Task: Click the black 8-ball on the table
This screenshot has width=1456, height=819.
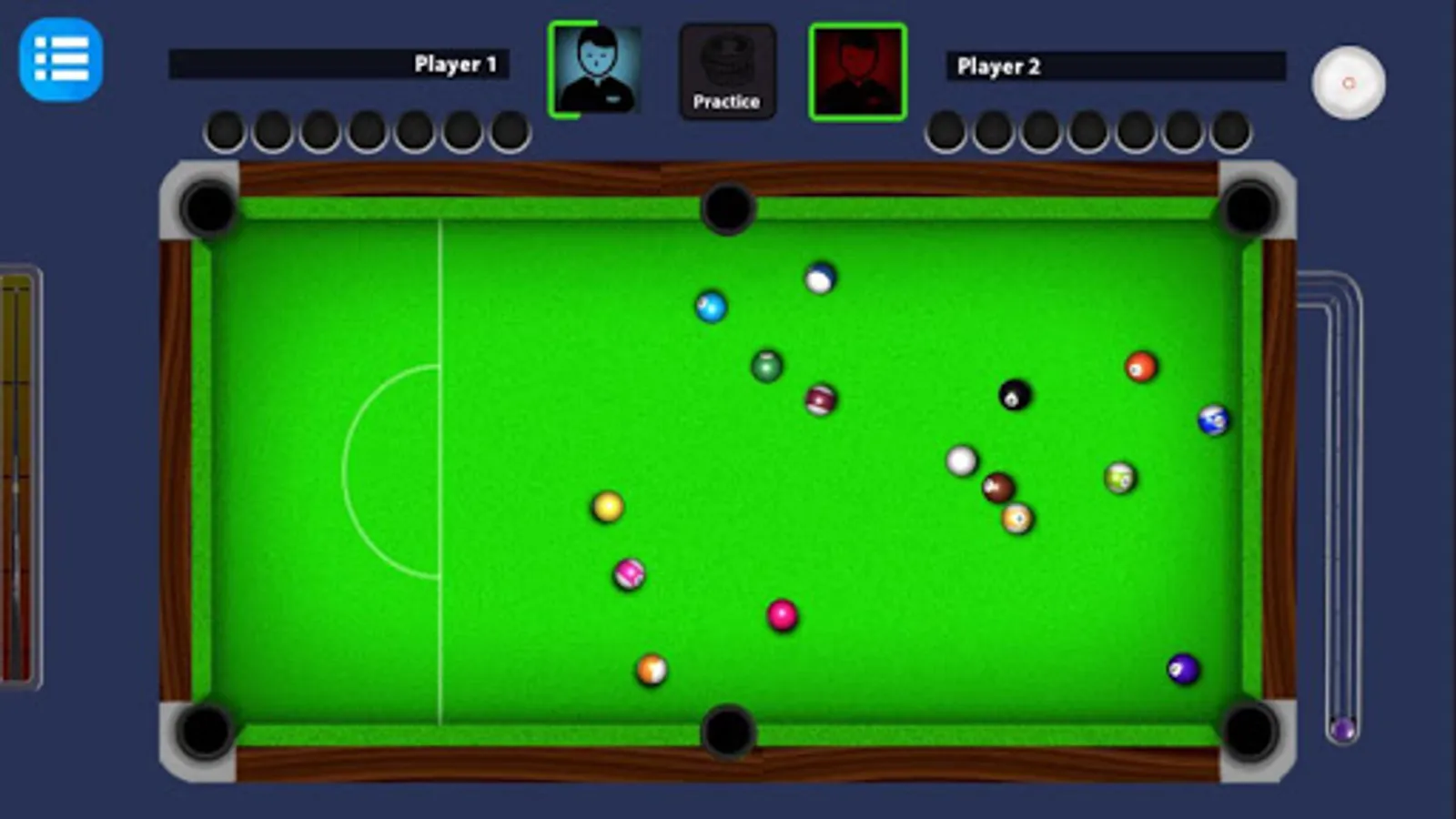Action: (1016, 396)
